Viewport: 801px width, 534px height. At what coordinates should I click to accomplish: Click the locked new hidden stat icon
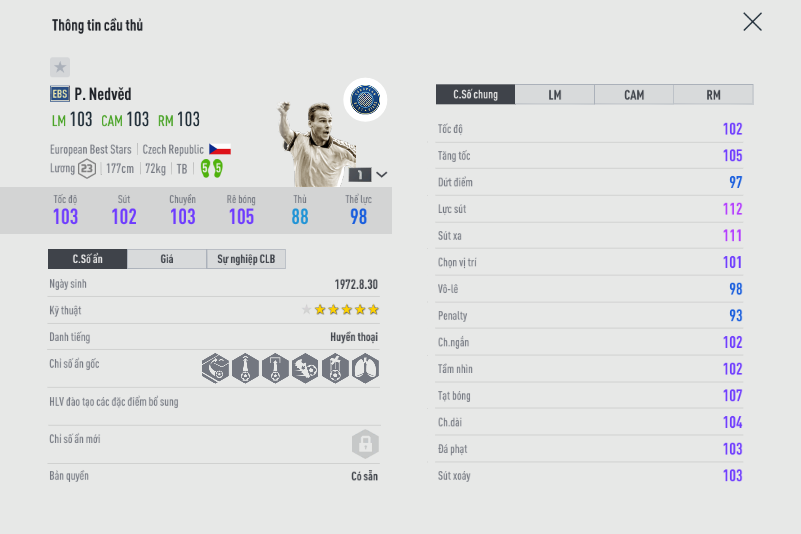click(364, 443)
